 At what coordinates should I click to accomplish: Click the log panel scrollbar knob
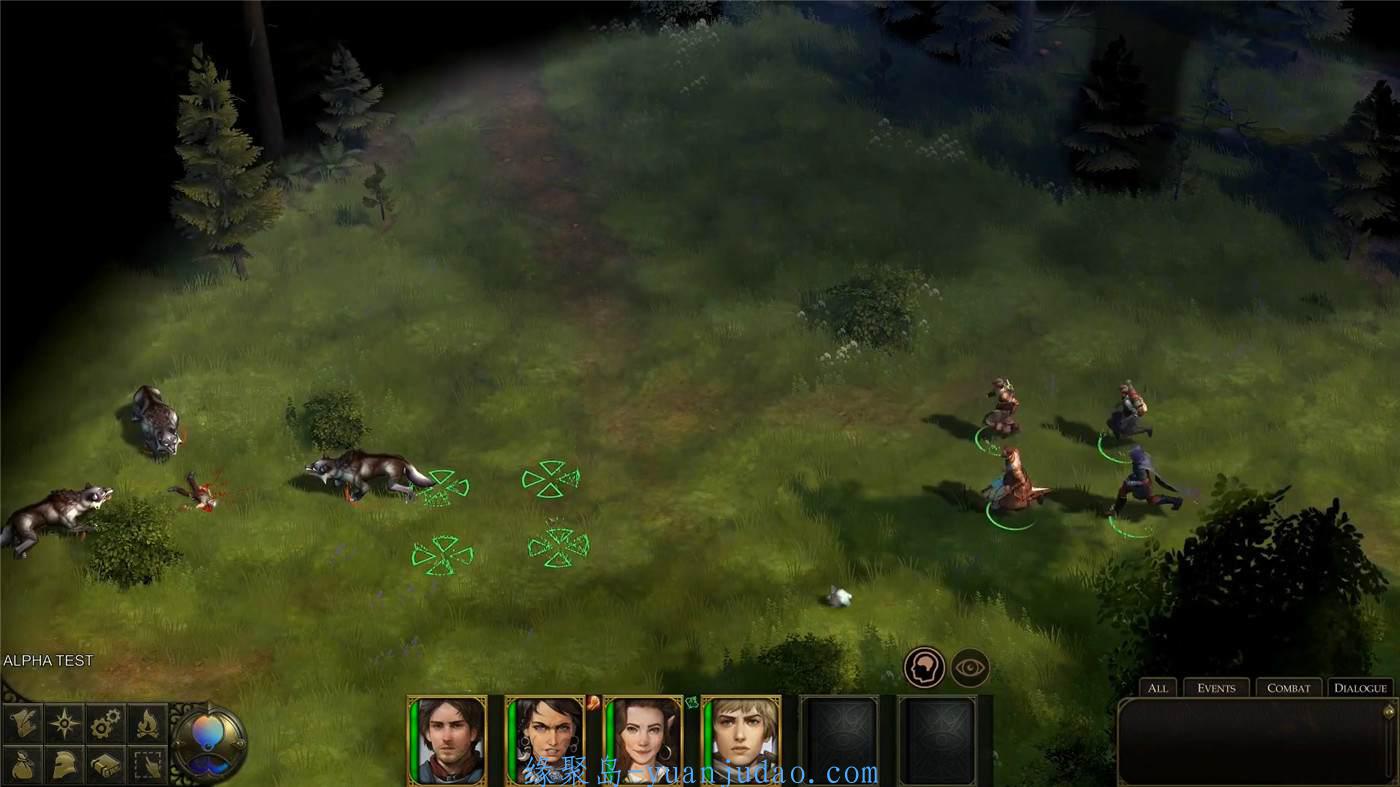tap(1388, 712)
